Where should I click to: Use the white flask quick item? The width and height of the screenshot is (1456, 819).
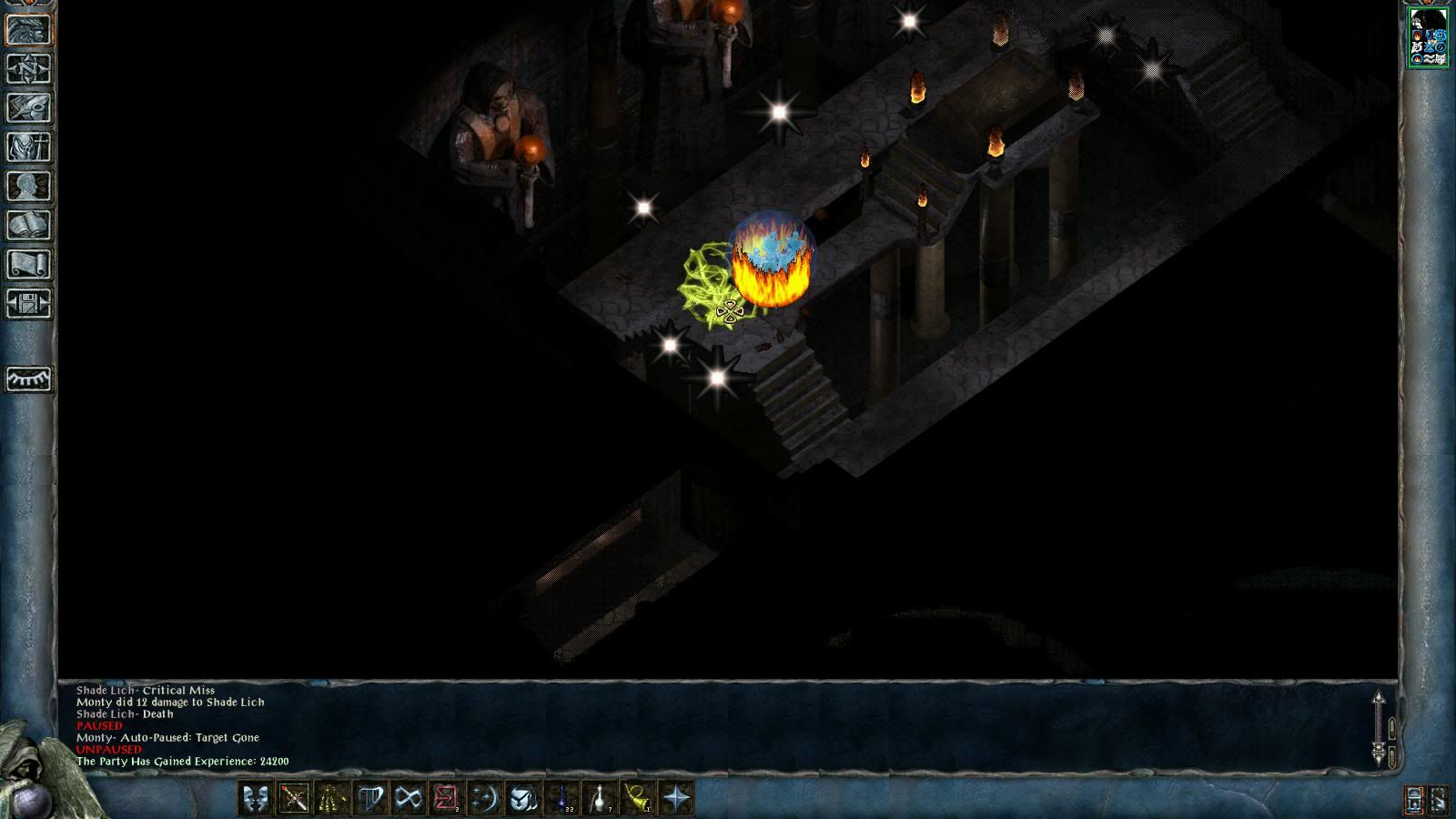tap(600, 799)
